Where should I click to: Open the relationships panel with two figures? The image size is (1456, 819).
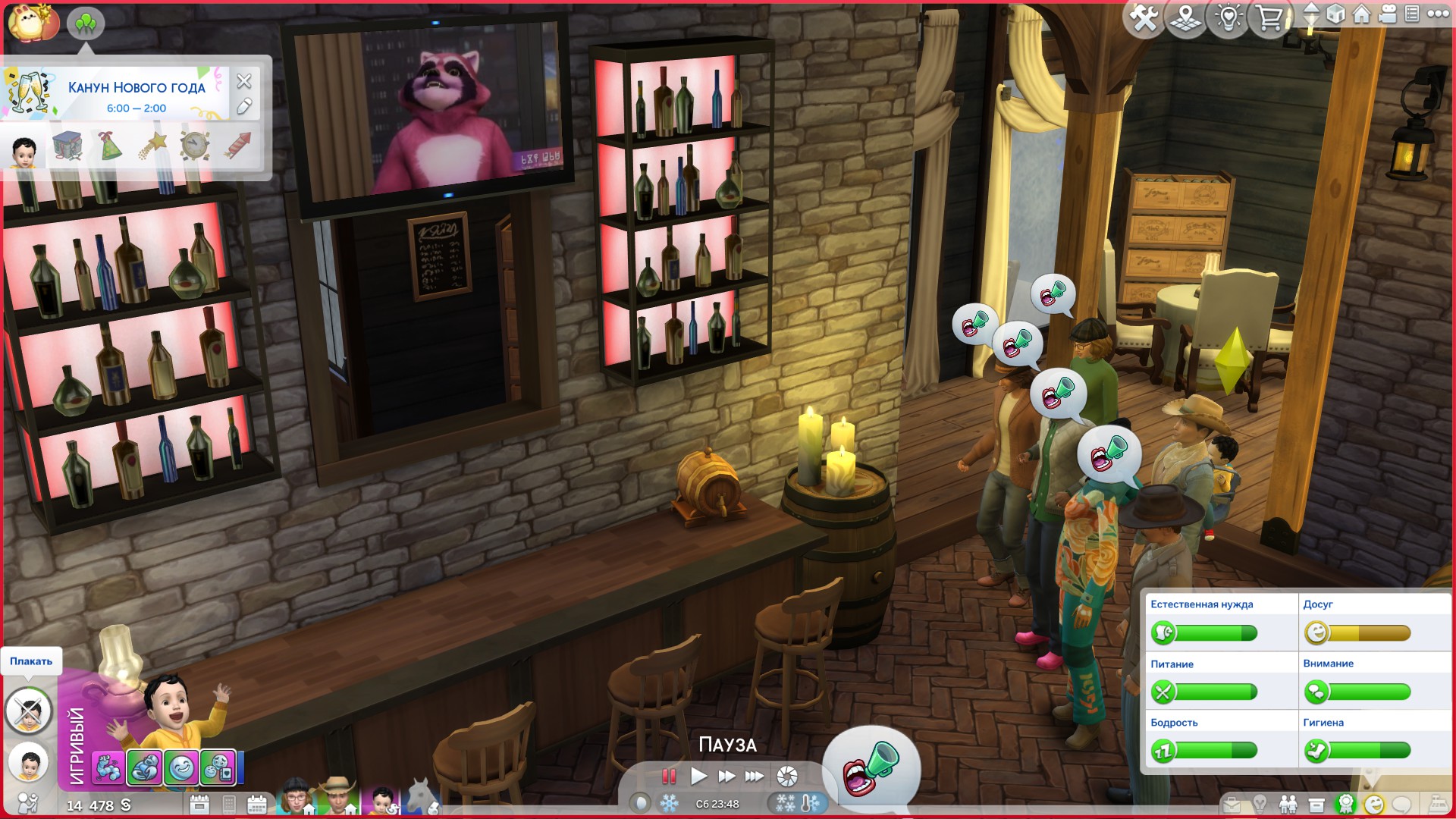click(x=1288, y=805)
